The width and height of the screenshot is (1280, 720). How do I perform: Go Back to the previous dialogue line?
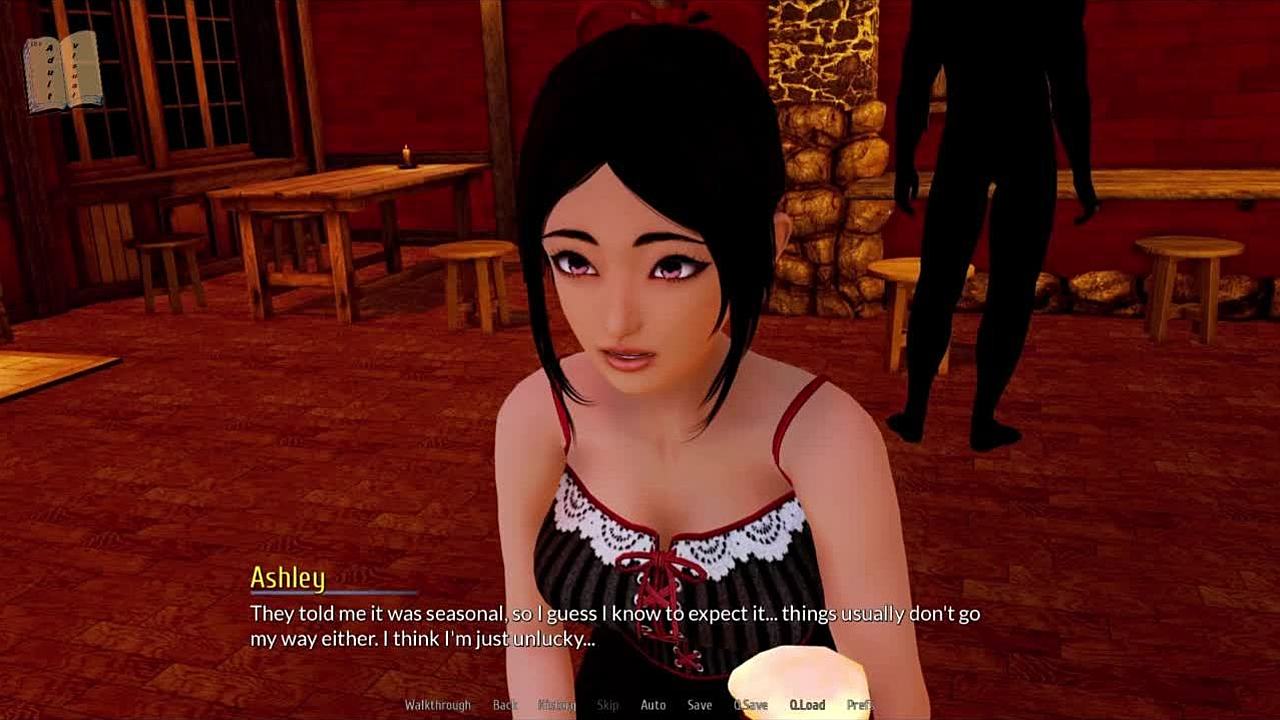tap(505, 705)
